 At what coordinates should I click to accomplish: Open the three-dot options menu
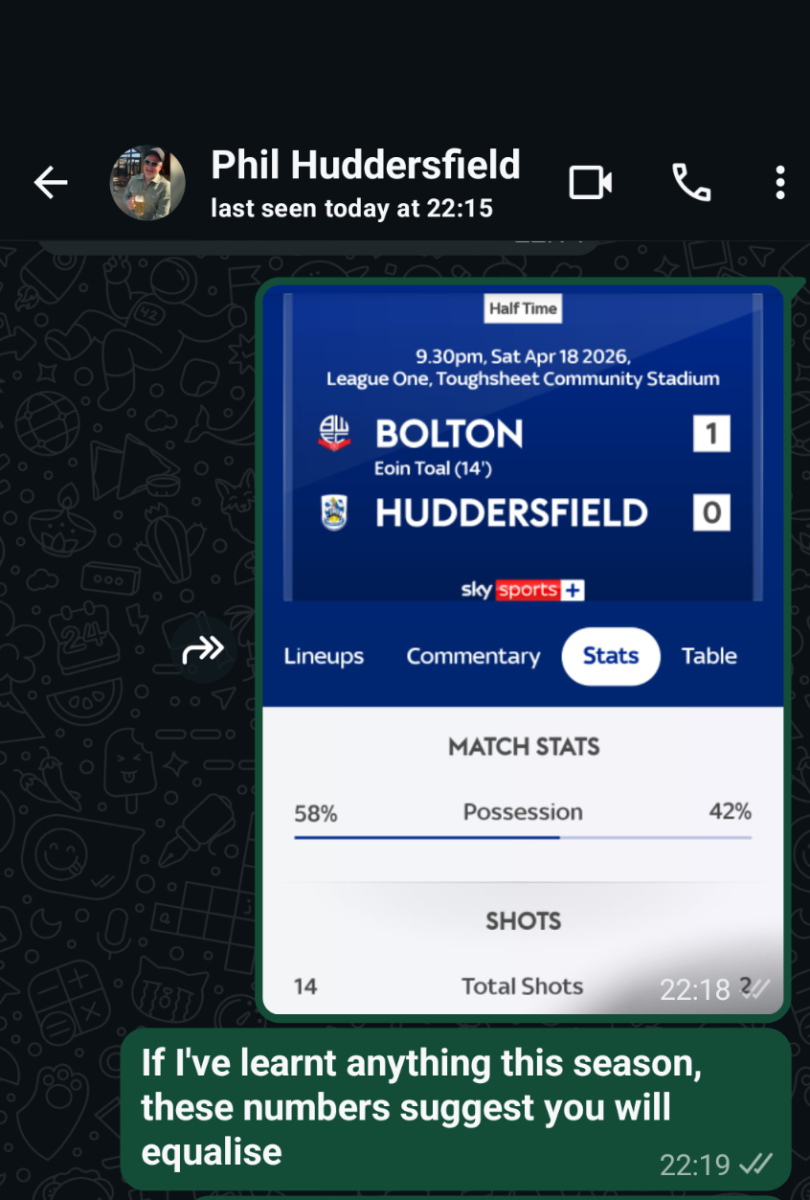point(780,183)
